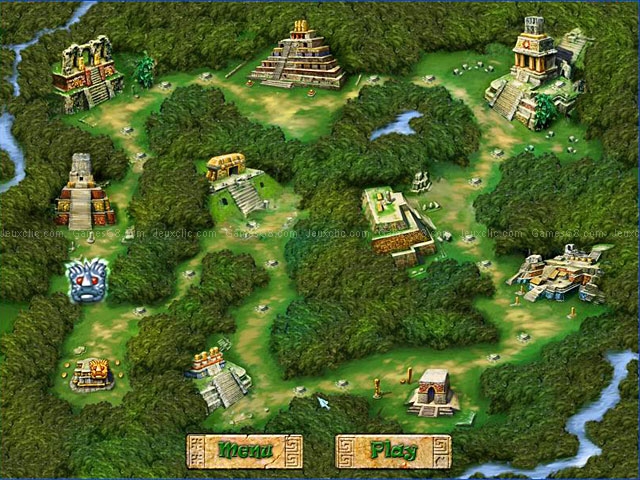Select the flat green-topped temple level
This screenshot has width=640, height=480.
(391, 218)
